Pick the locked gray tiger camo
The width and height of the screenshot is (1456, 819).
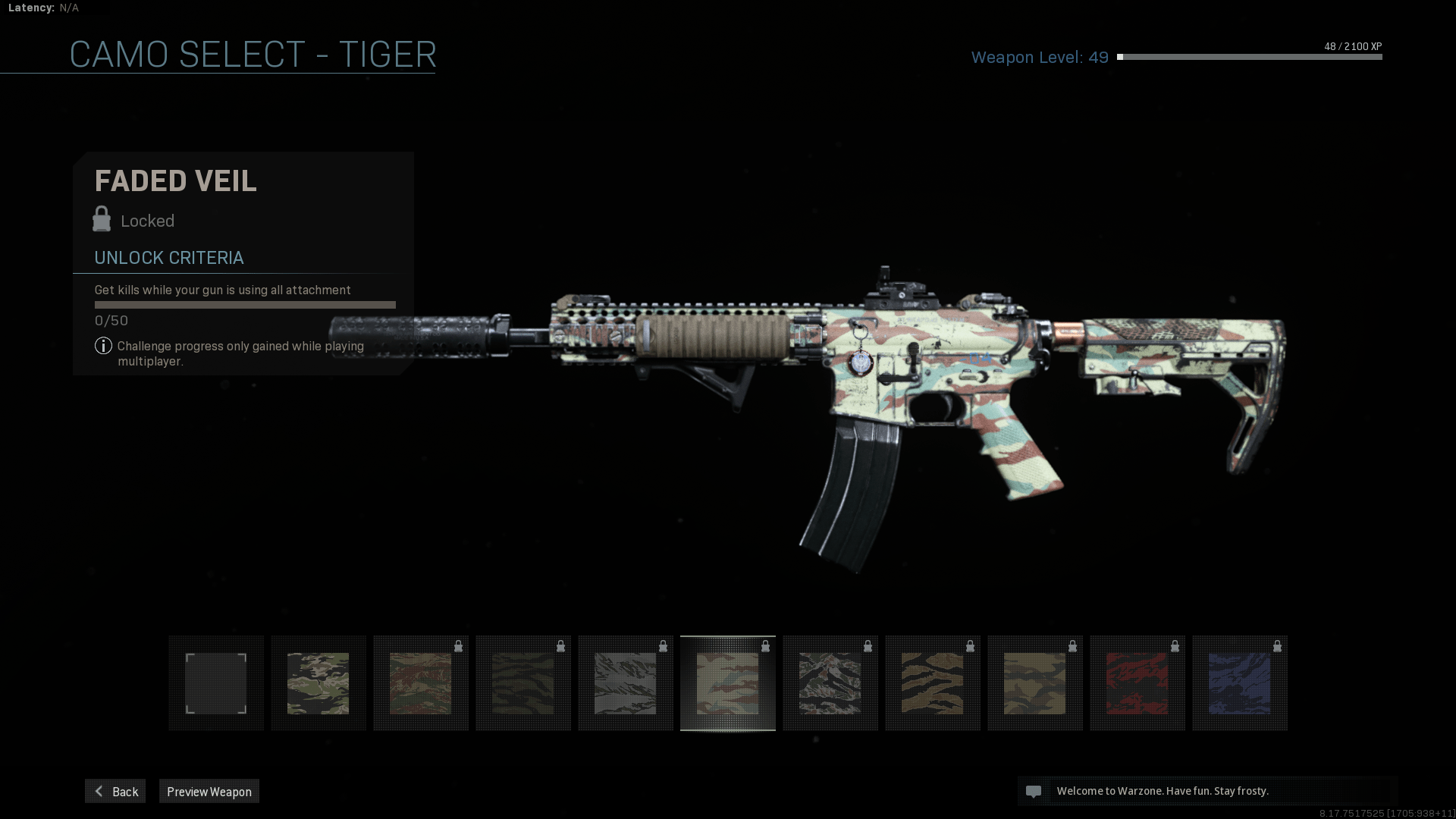626,683
